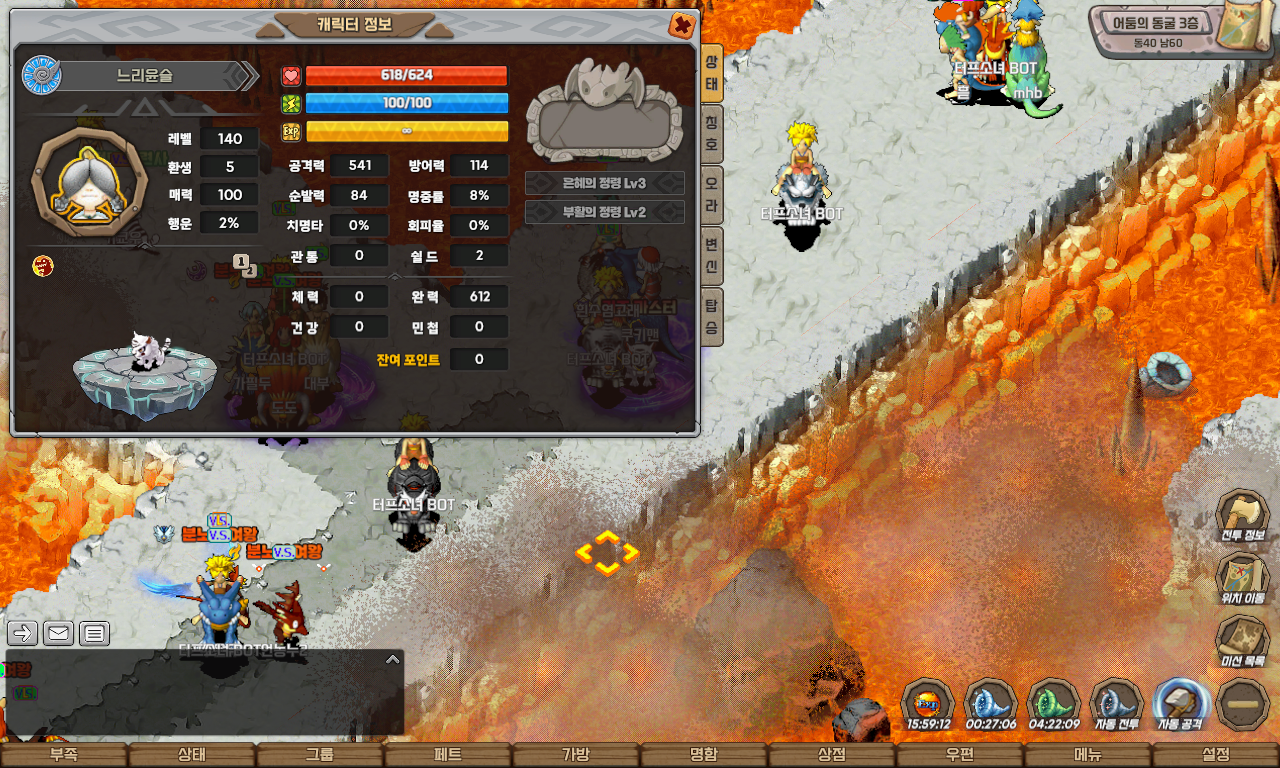1280x768 pixels.
Task: Open the 오라 (aura) tab
Action: [x=711, y=196]
